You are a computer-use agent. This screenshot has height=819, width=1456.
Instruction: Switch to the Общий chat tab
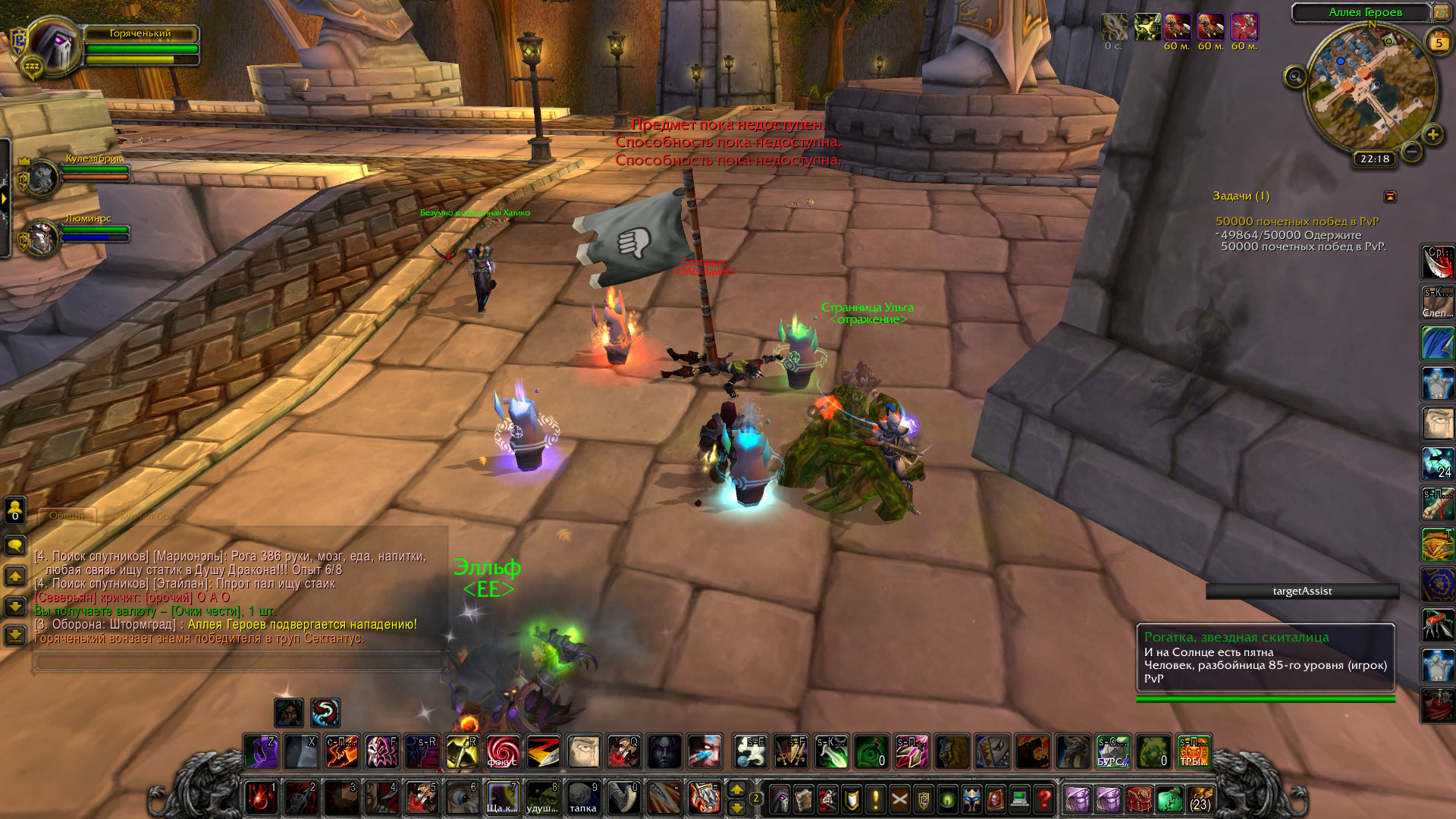(x=67, y=516)
